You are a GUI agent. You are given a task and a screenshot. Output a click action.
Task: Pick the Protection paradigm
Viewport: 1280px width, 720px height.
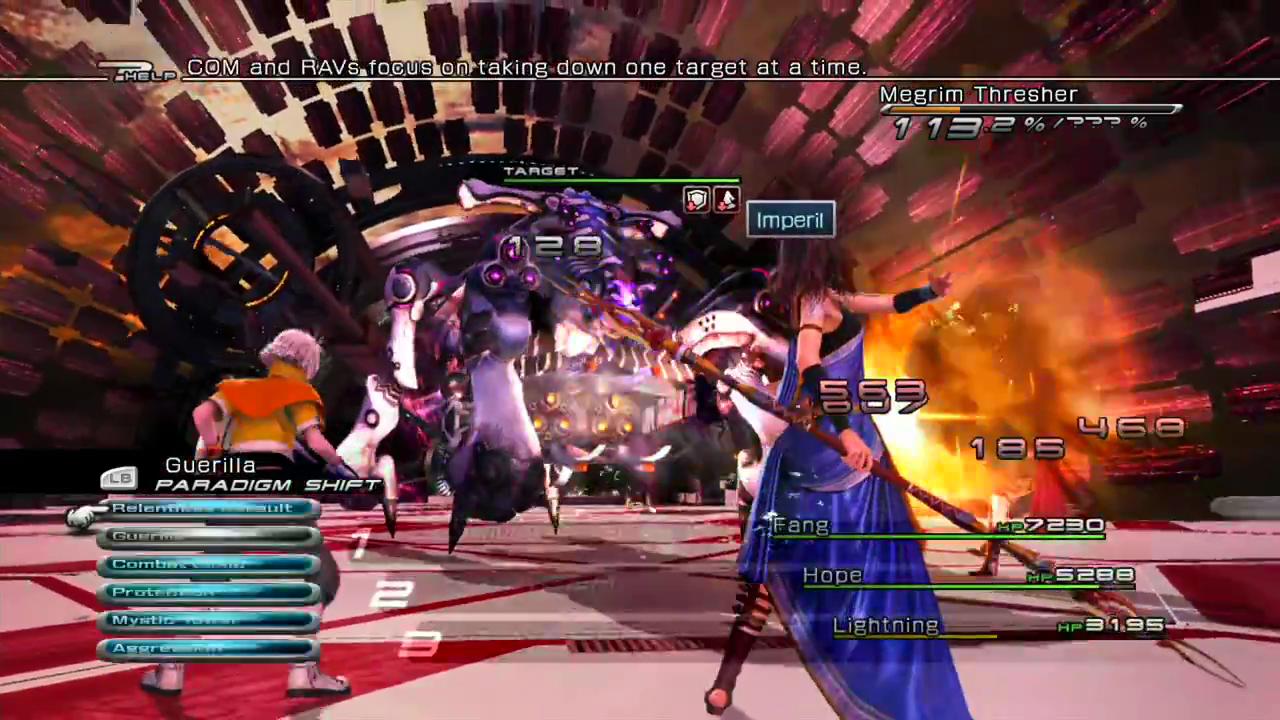208,593
